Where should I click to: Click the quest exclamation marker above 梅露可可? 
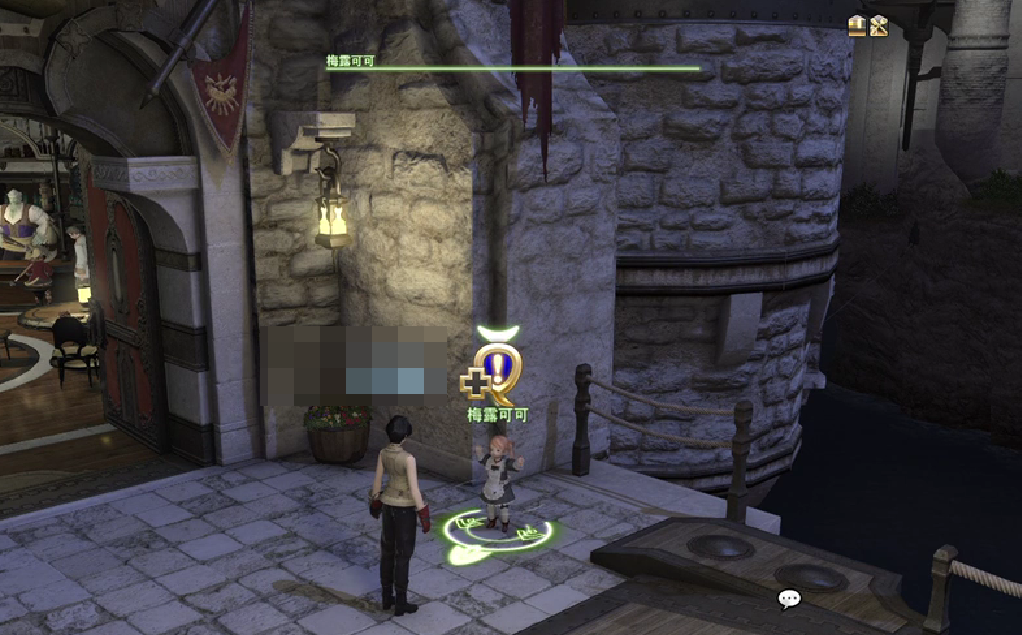tap(496, 369)
